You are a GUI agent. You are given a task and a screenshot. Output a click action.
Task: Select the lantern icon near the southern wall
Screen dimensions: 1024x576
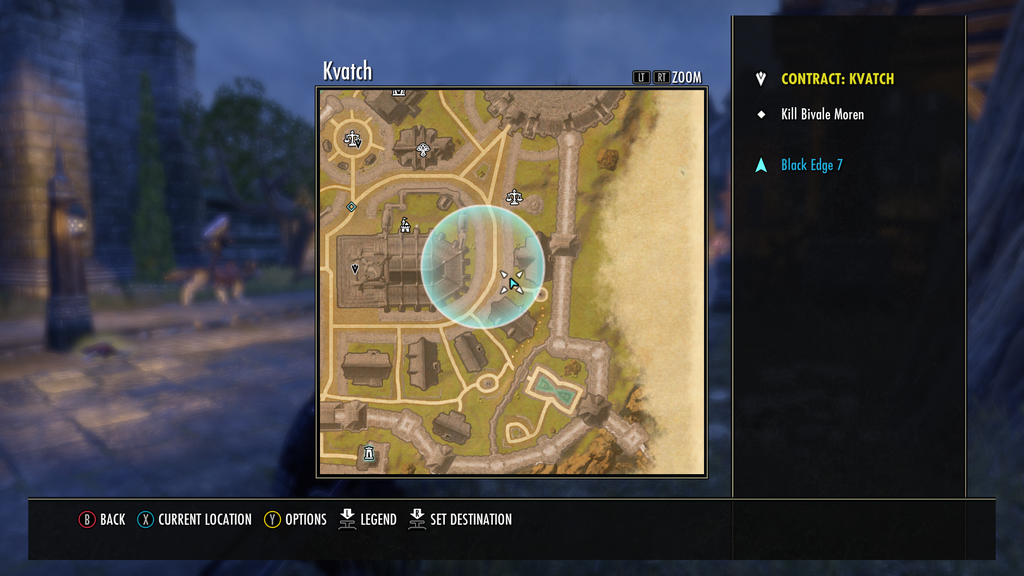(369, 453)
